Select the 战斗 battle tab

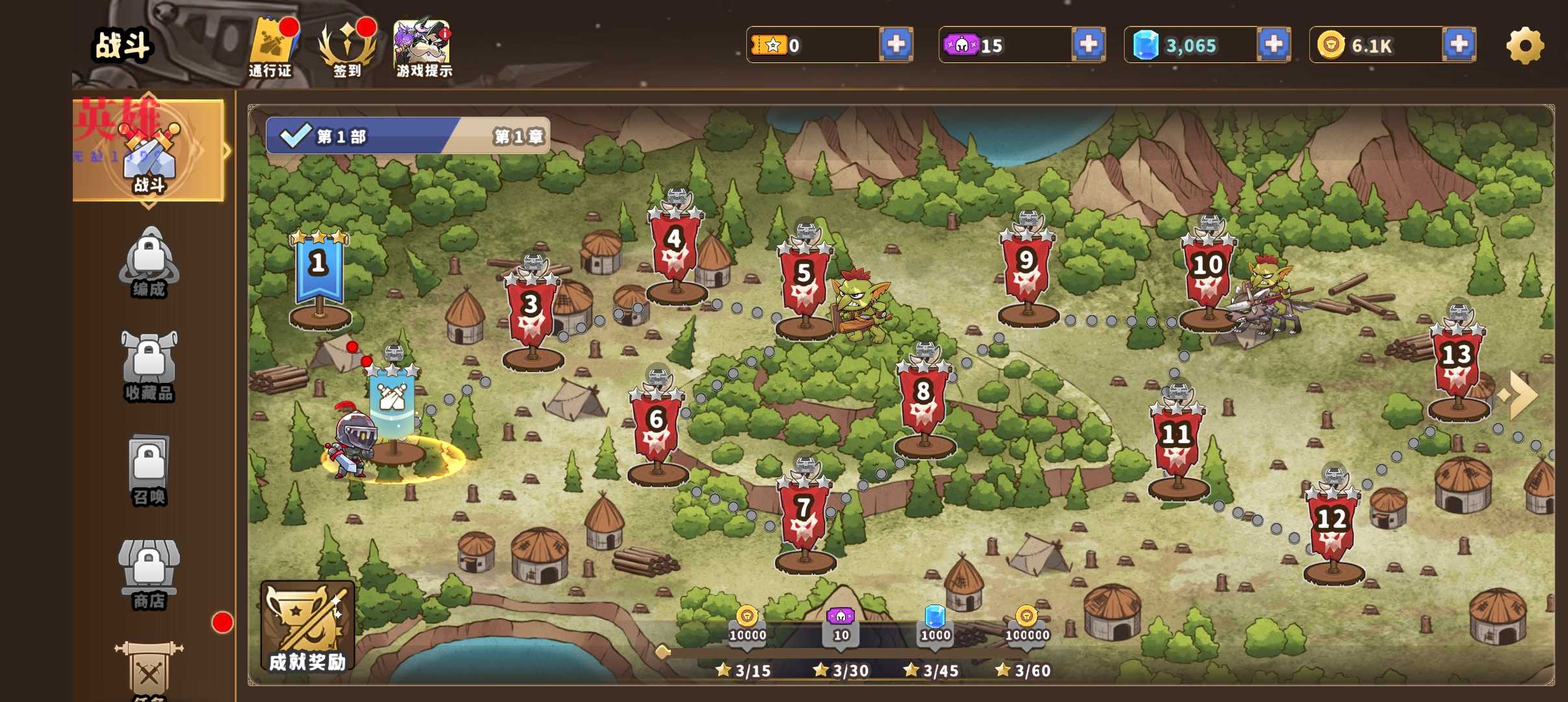(x=149, y=151)
